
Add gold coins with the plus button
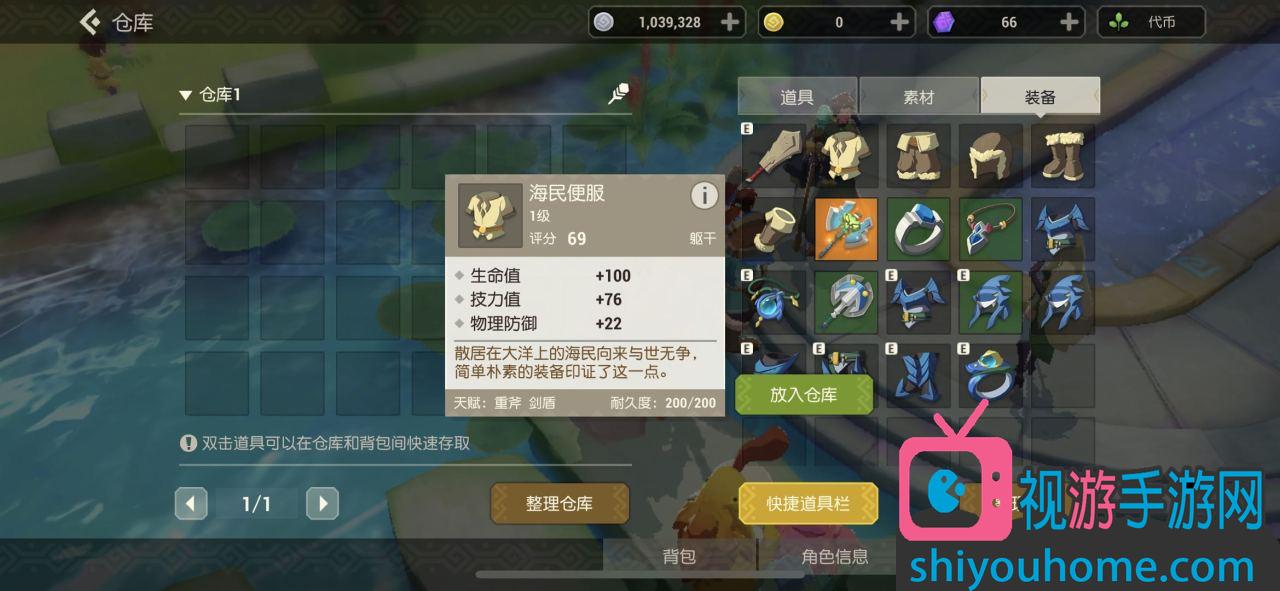click(x=900, y=22)
